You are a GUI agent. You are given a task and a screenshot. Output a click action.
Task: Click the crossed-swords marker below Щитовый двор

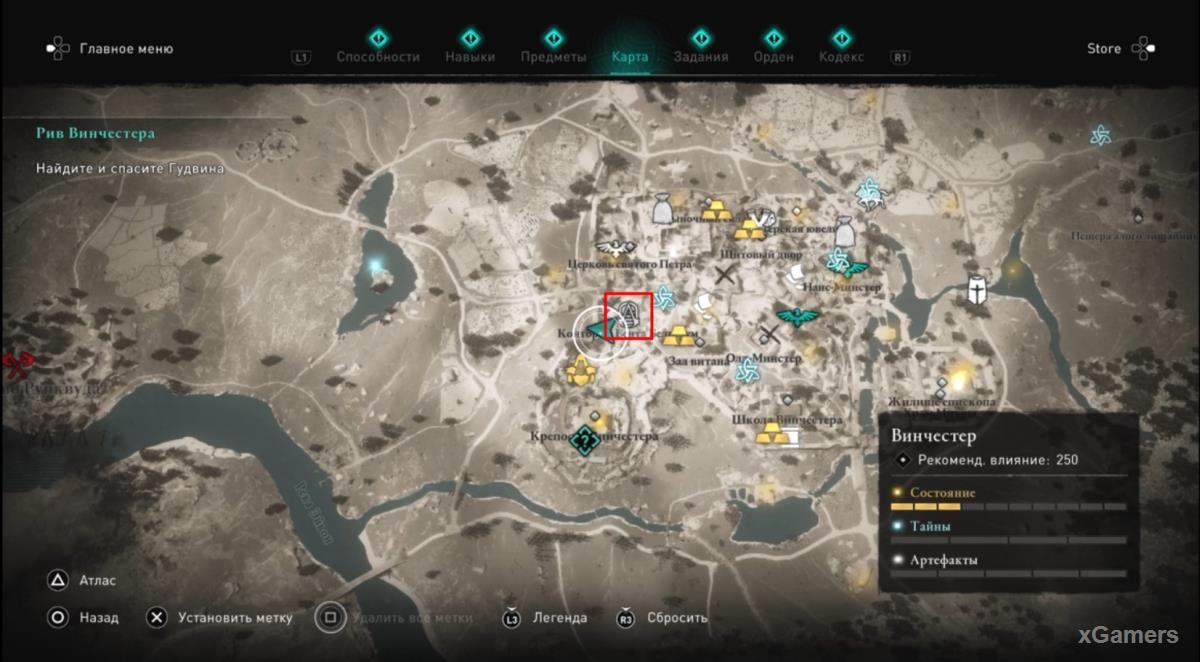[x=727, y=277]
